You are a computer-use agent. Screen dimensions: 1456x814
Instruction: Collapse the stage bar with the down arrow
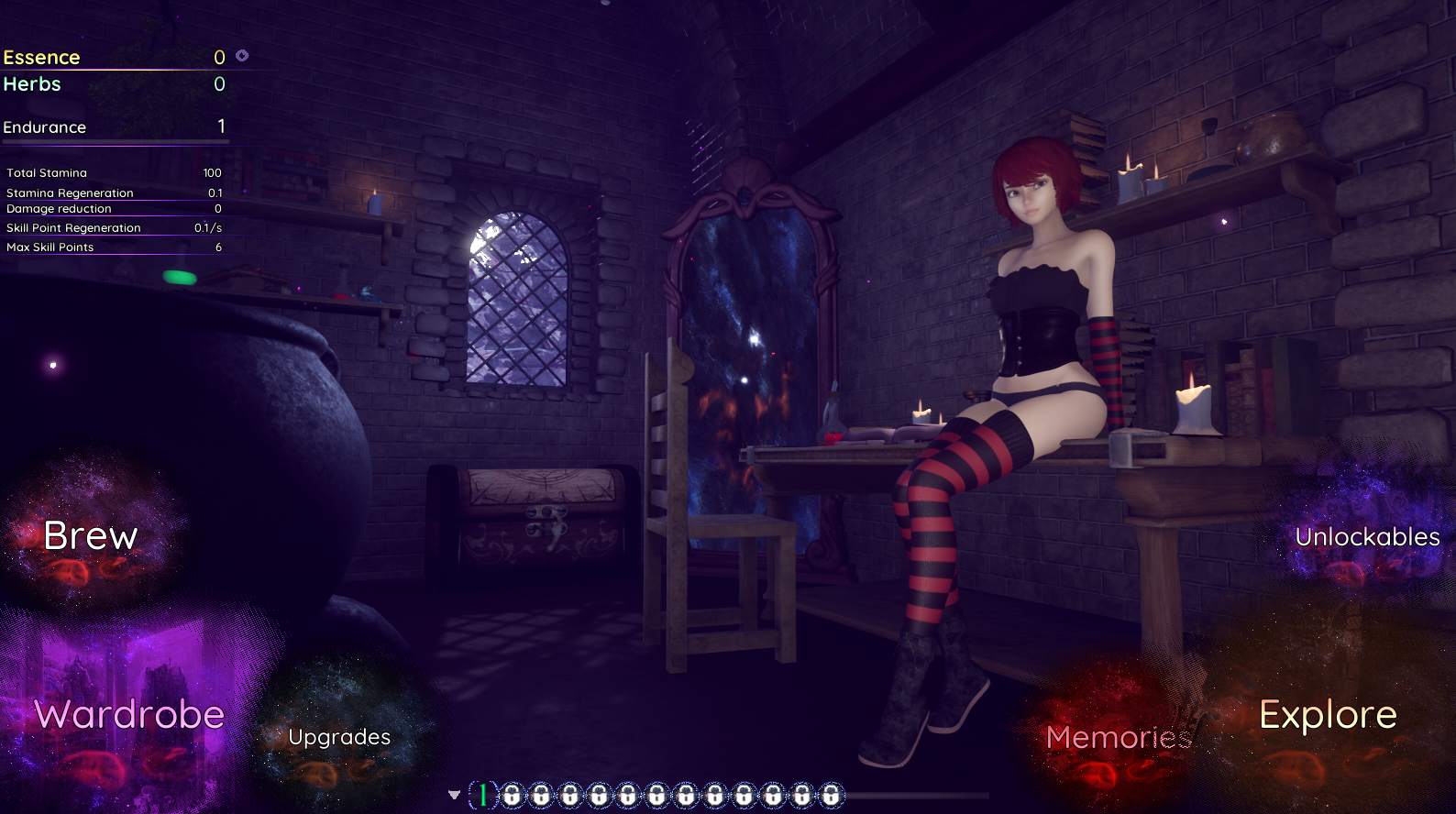click(454, 795)
